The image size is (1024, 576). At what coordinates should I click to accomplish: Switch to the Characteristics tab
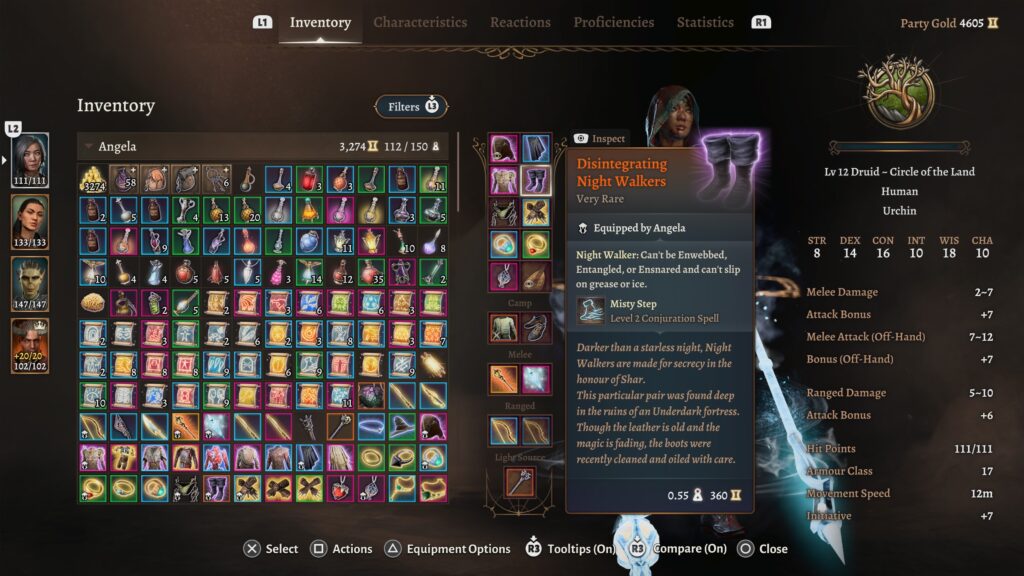pos(420,22)
